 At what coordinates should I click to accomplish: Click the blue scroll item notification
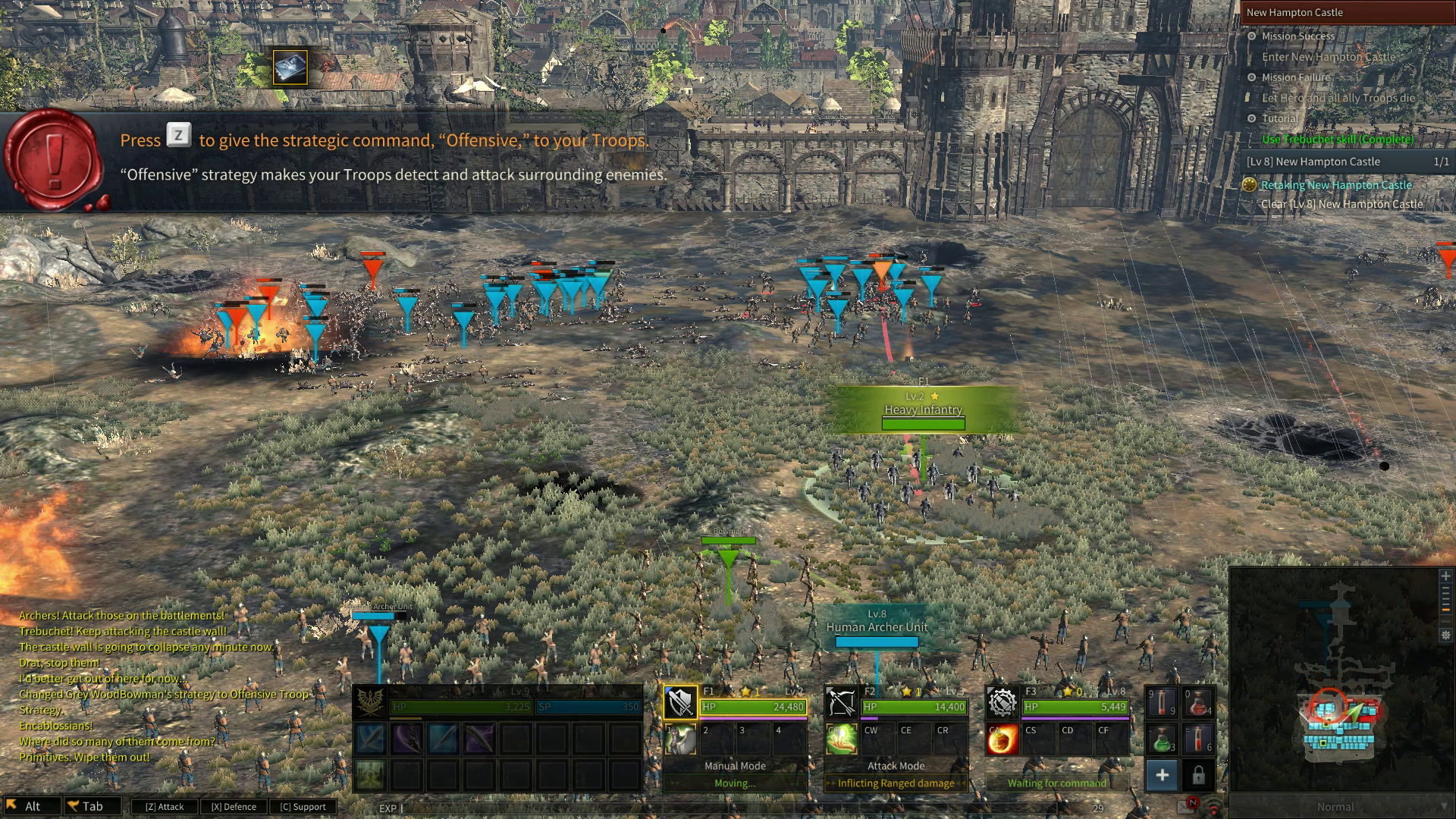point(290,67)
